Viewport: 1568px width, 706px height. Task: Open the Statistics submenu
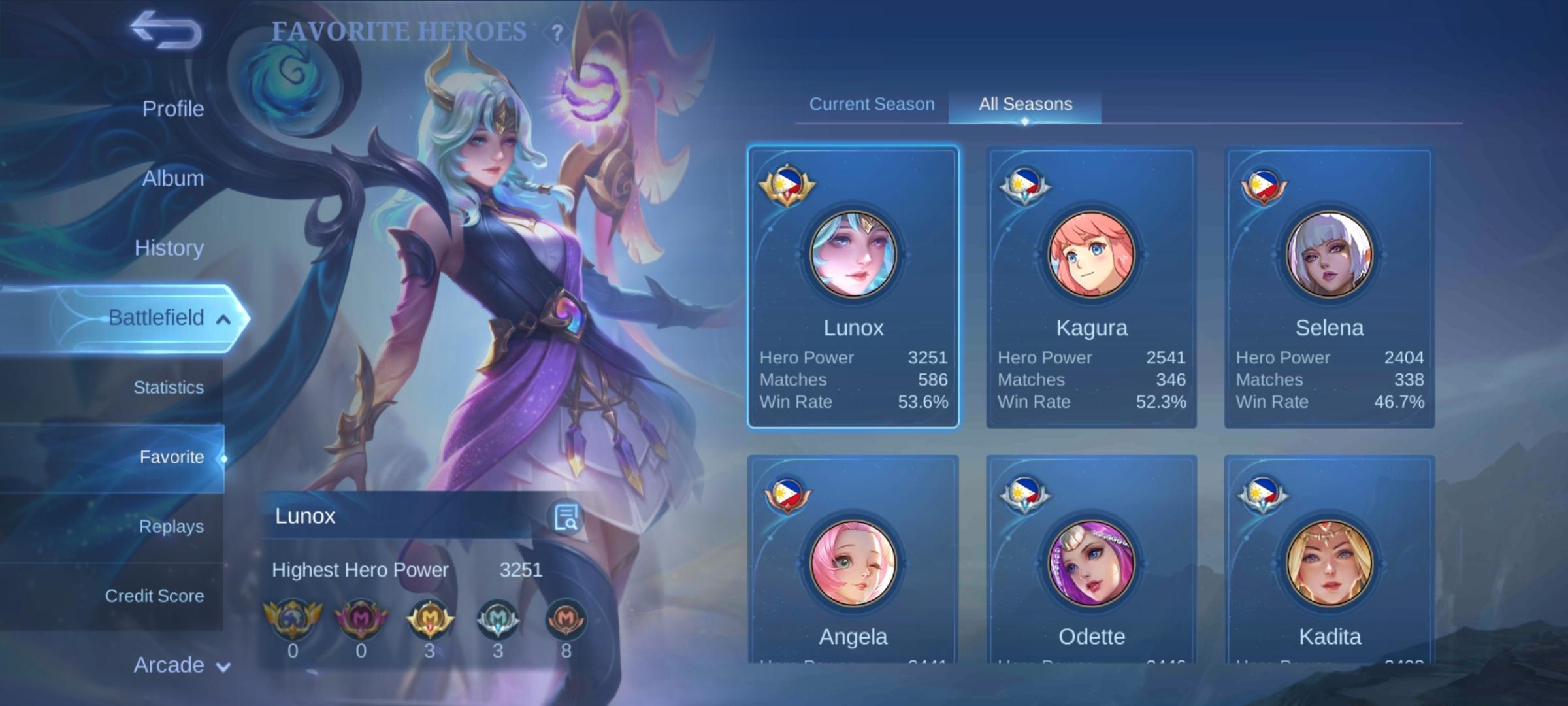(169, 388)
